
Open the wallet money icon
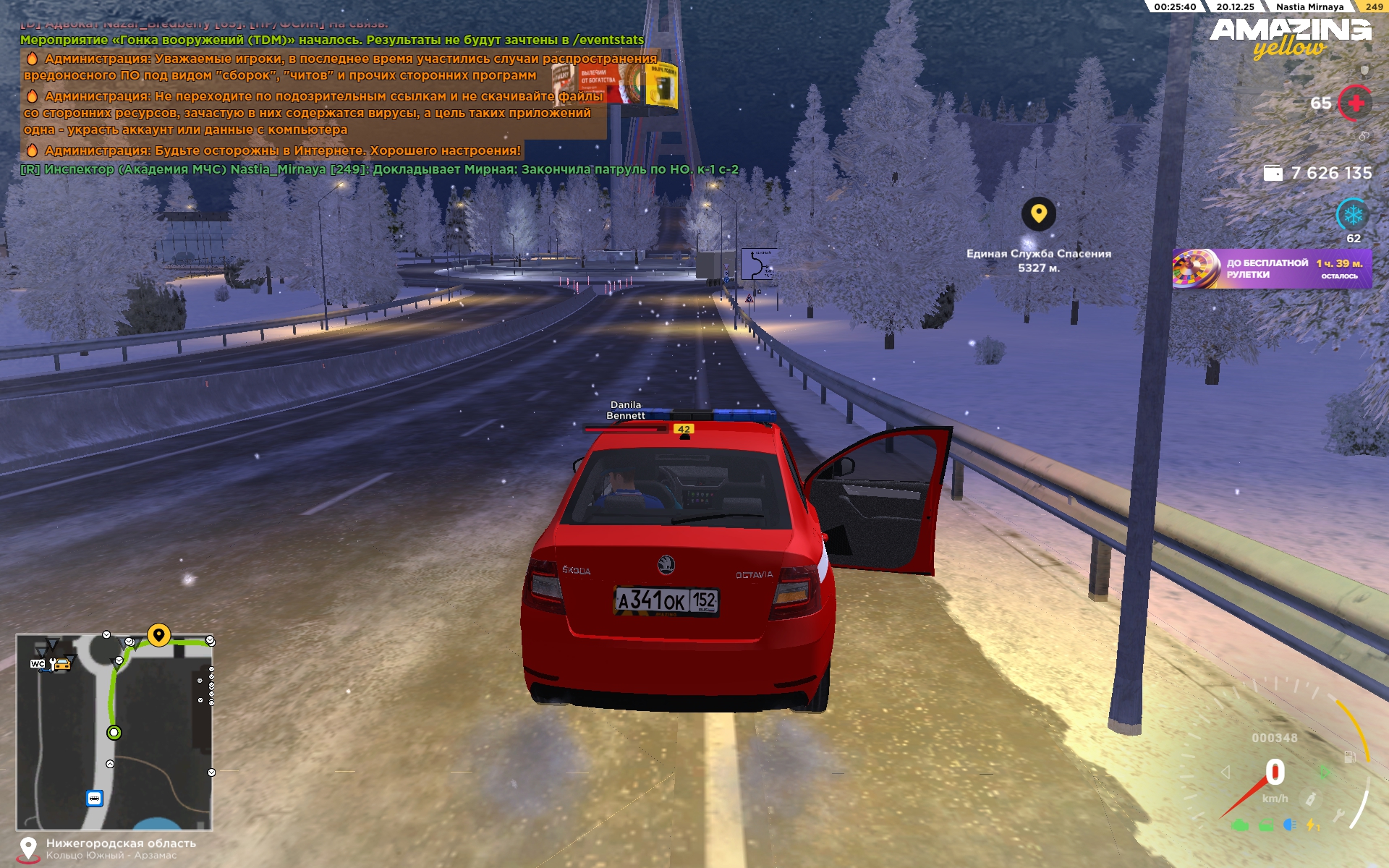(1273, 173)
